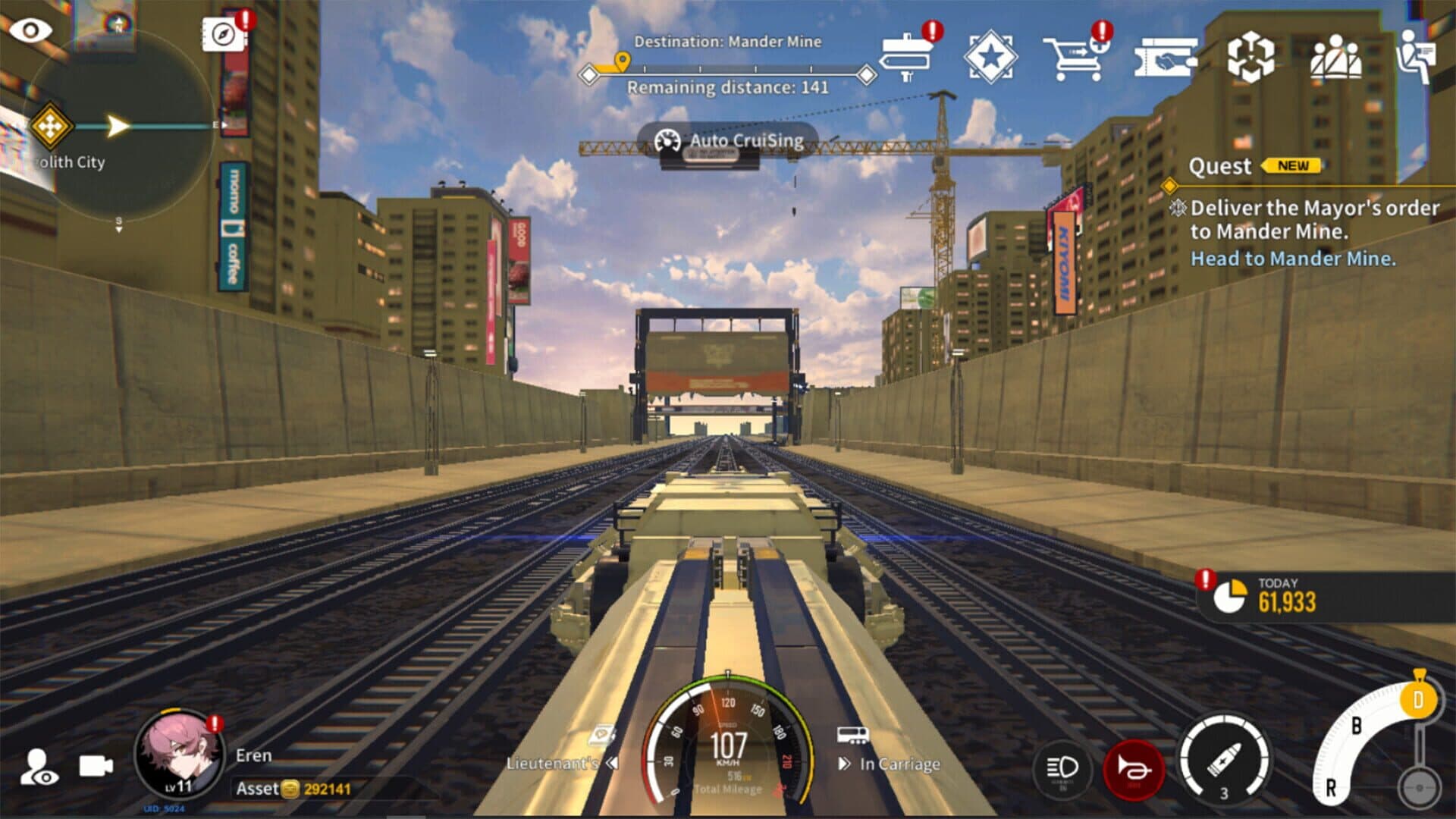
Task: Click Eren's character portrait
Action: click(x=179, y=753)
